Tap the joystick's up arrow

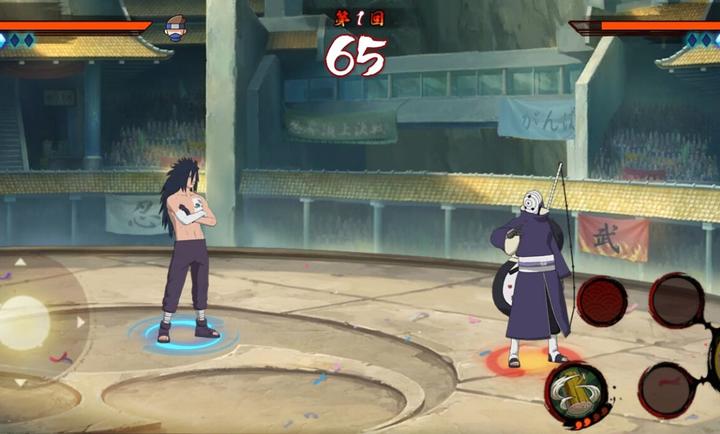coord(20,263)
